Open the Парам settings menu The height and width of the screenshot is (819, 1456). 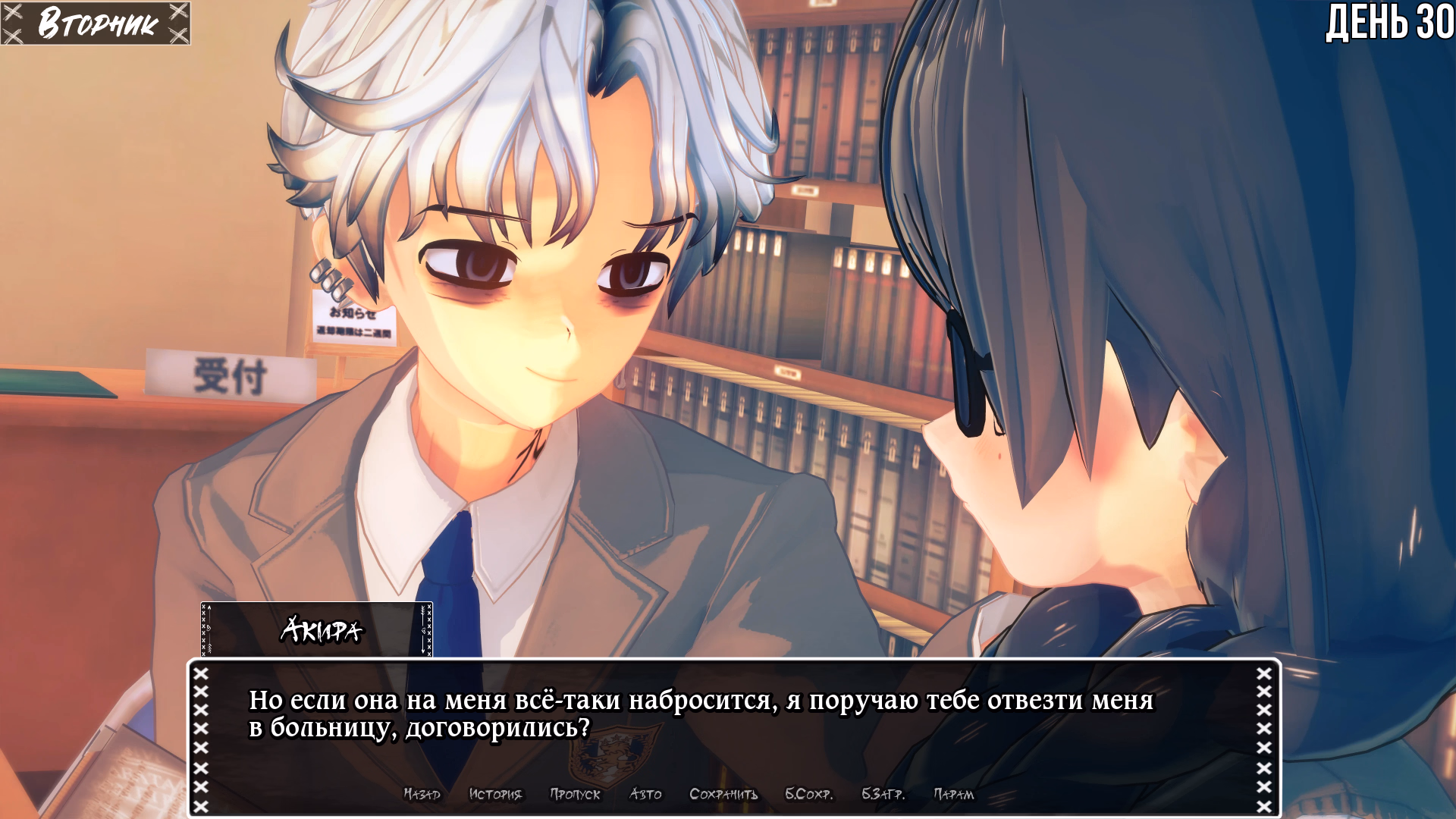[953, 794]
